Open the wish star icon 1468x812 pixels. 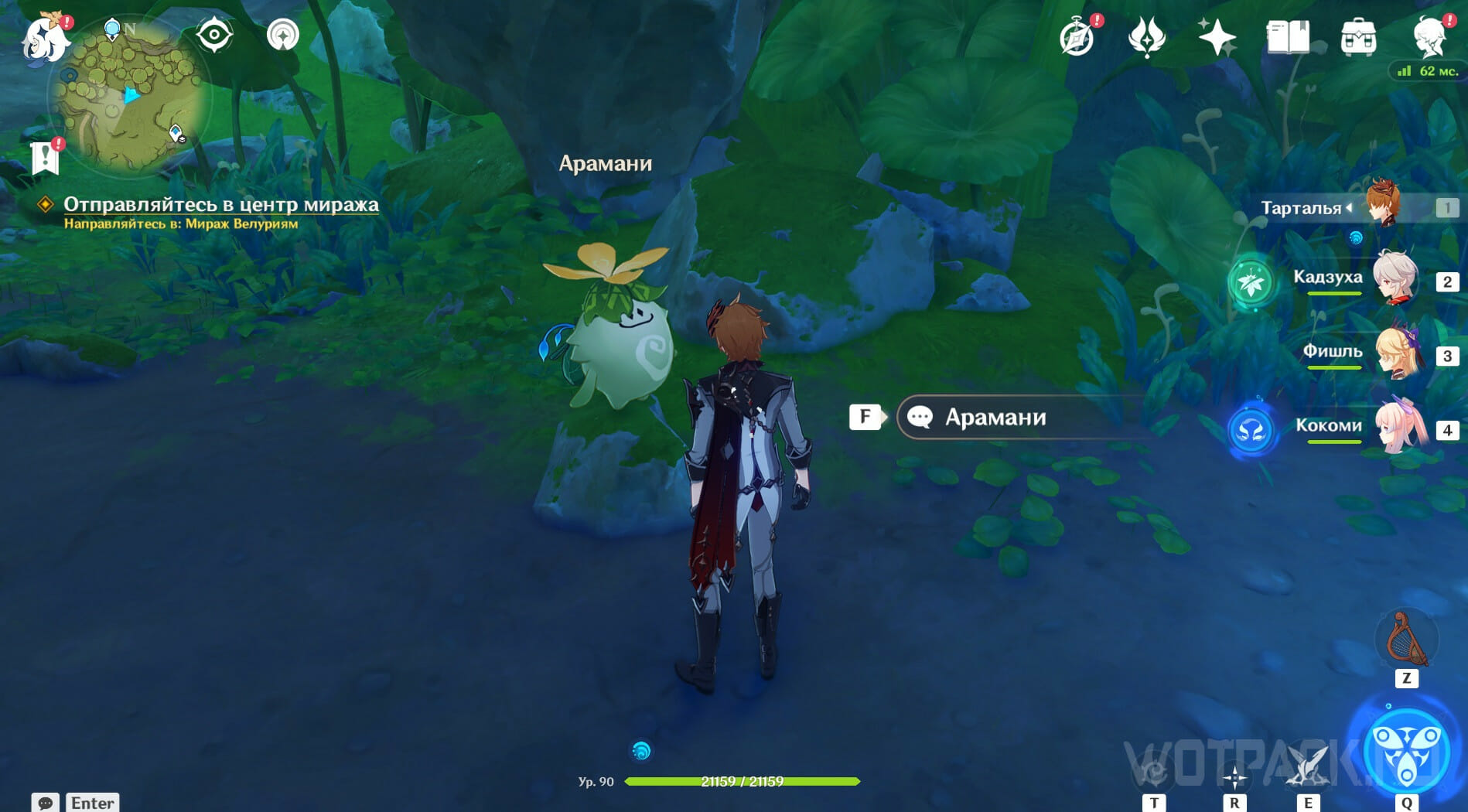tap(1216, 37)
